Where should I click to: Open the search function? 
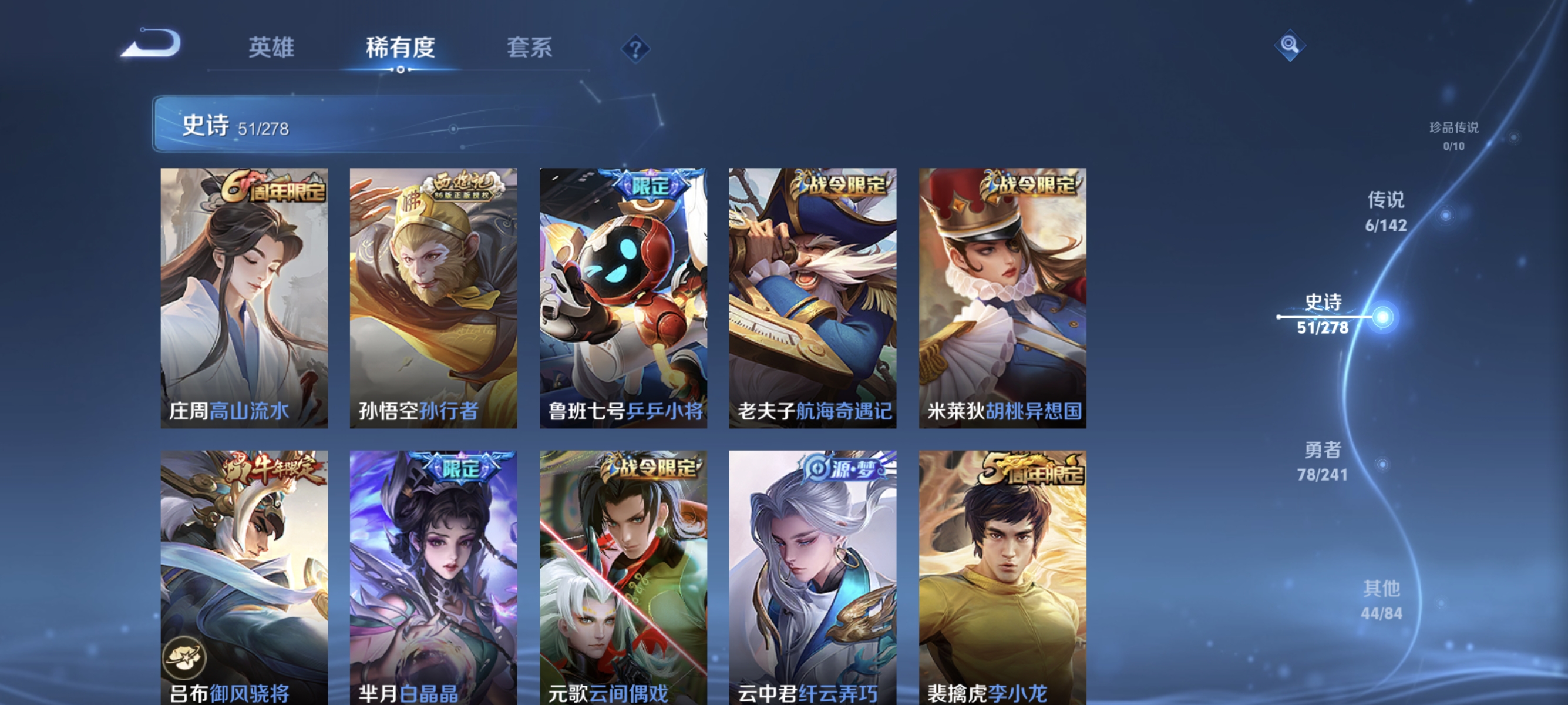(1289, 44)
